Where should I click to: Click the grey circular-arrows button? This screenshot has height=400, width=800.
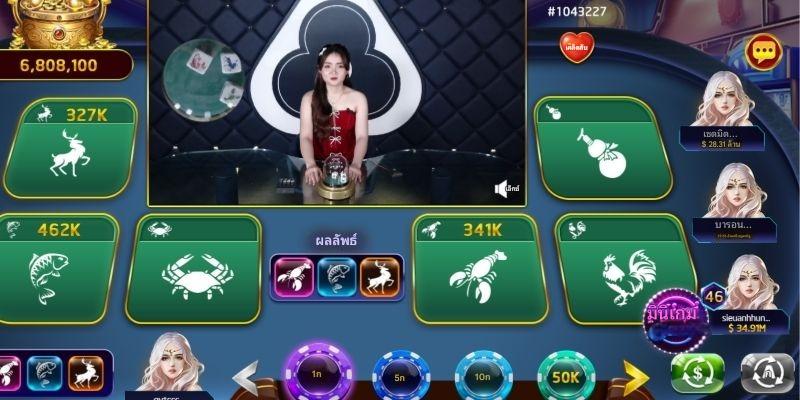coord(767,373)
